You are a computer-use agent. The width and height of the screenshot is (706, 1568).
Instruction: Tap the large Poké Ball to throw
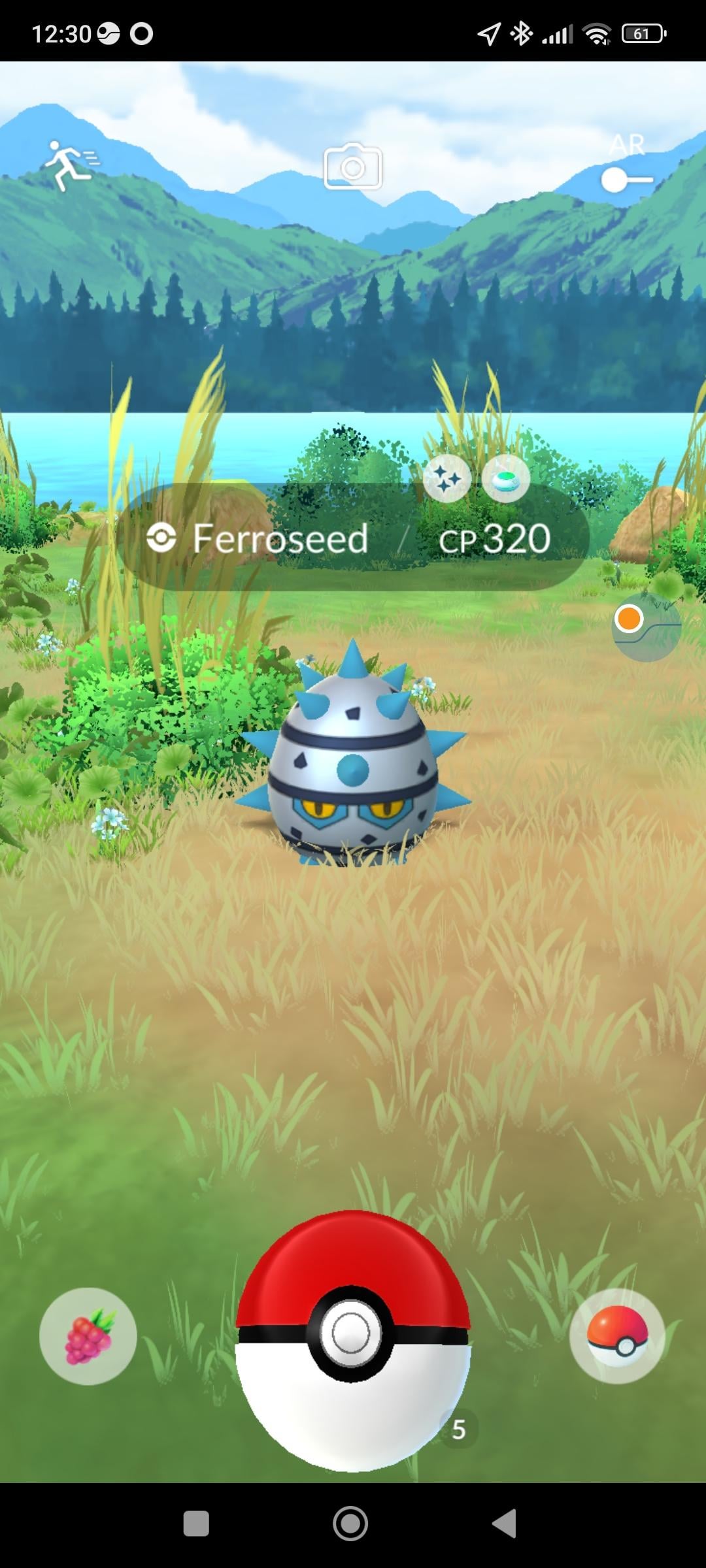(x=352, y=1339)
